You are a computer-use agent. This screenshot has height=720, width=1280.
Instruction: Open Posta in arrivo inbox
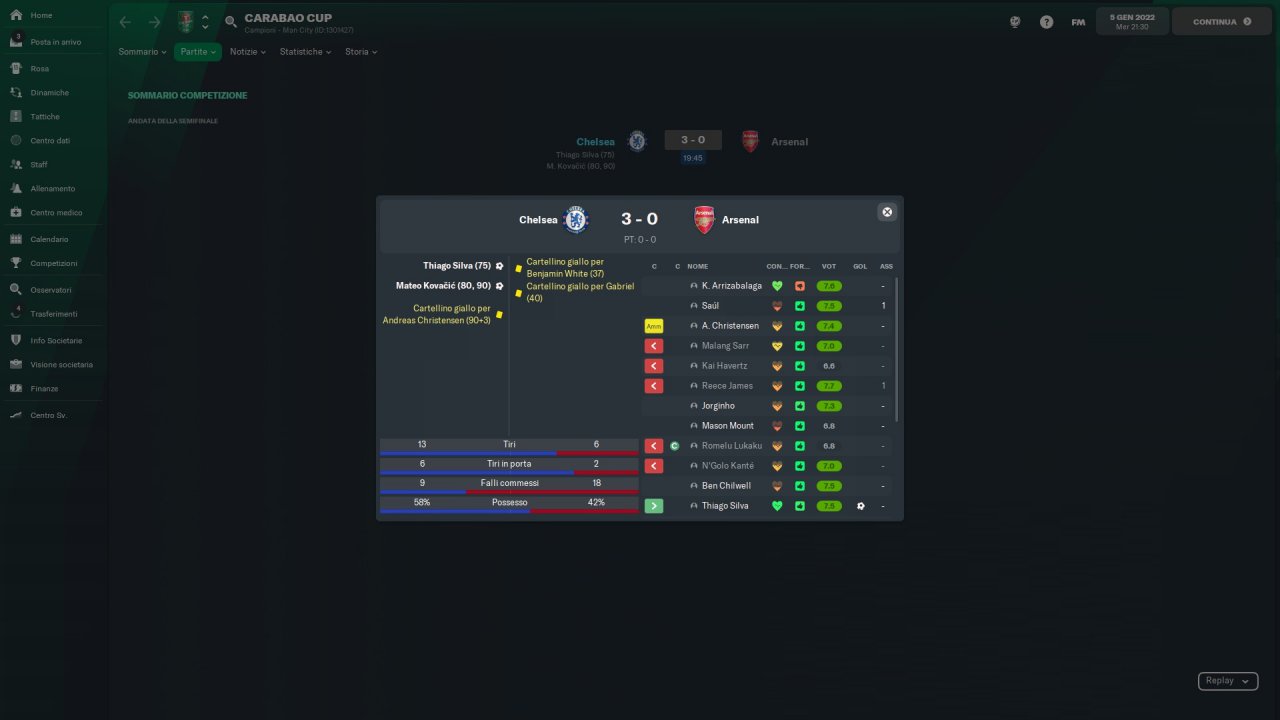pyautogui.click(x=55, y=42)
